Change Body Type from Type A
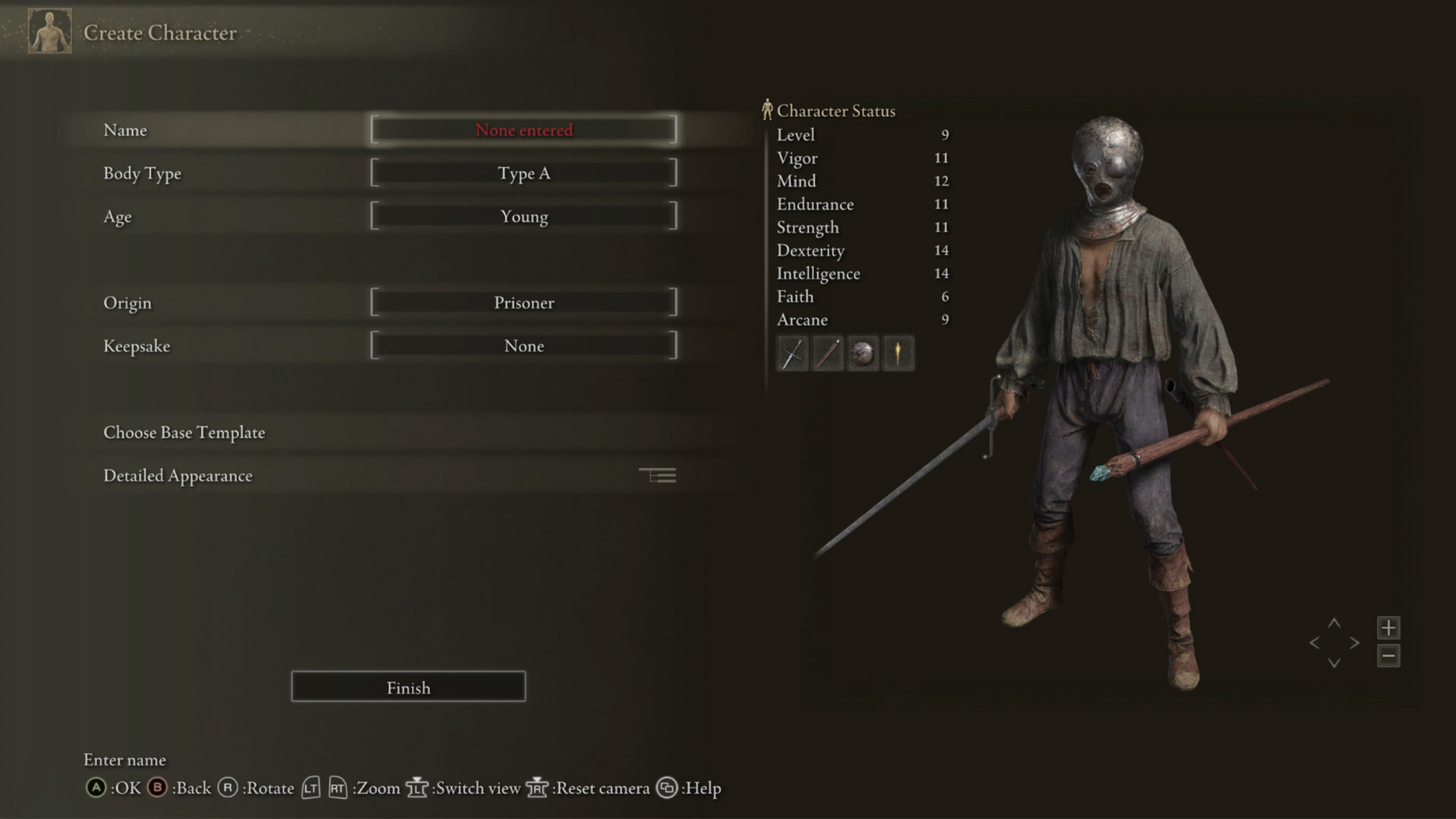This screenshot has height=819, width=1456. [524, 173]
